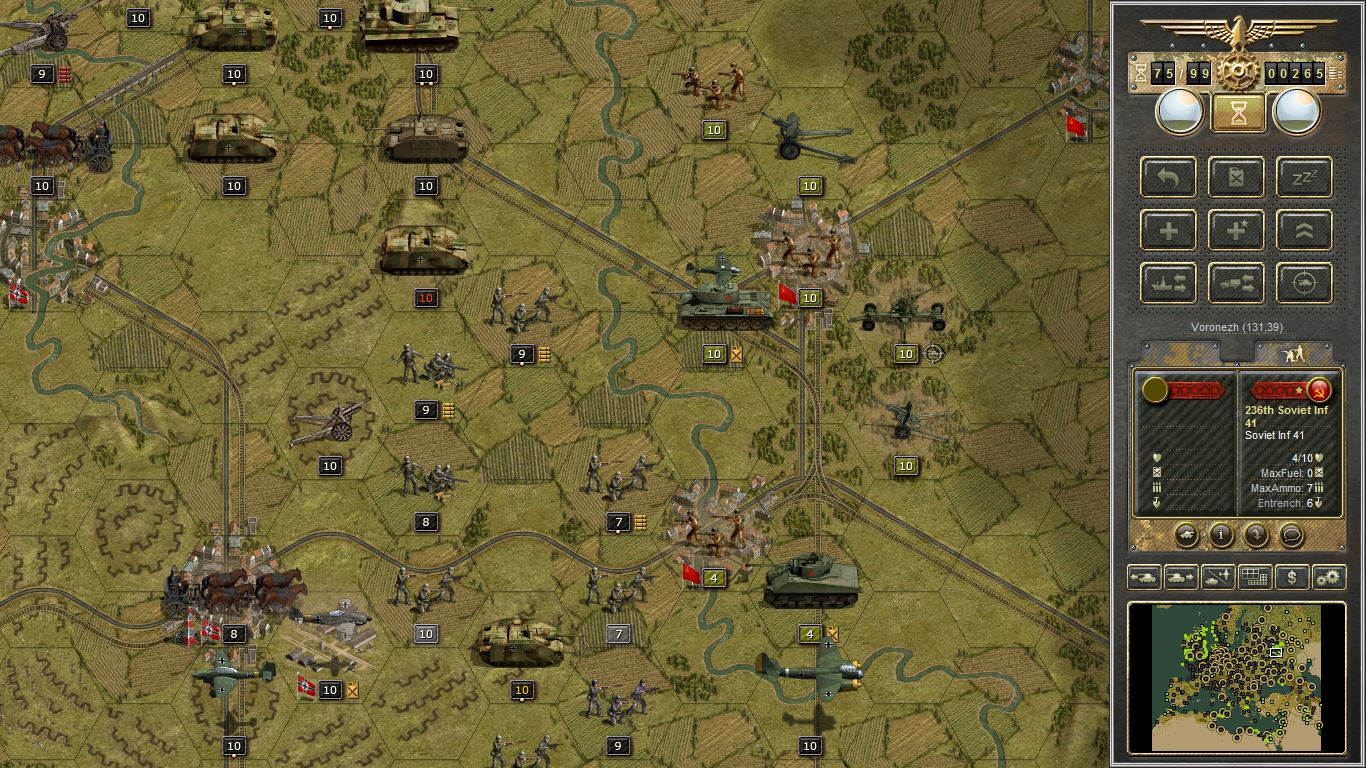The image size is (1366, 768).
Task: Mount unit using the land transport icon
Action: [1236, 283]
